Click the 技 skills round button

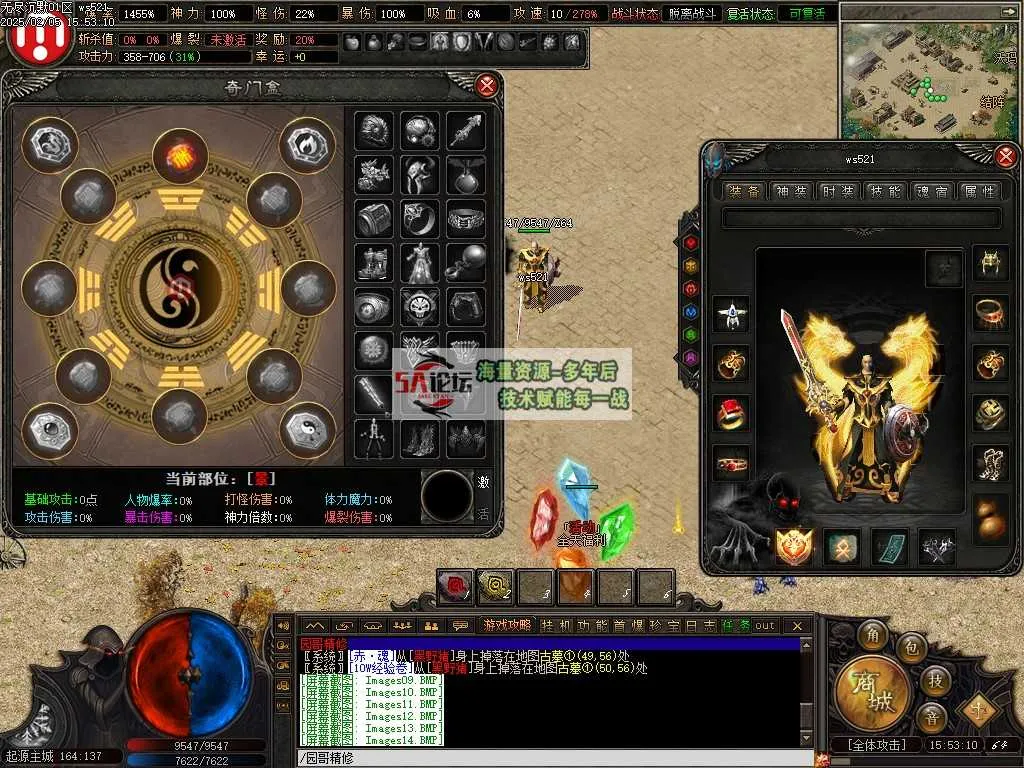[935, 680]
